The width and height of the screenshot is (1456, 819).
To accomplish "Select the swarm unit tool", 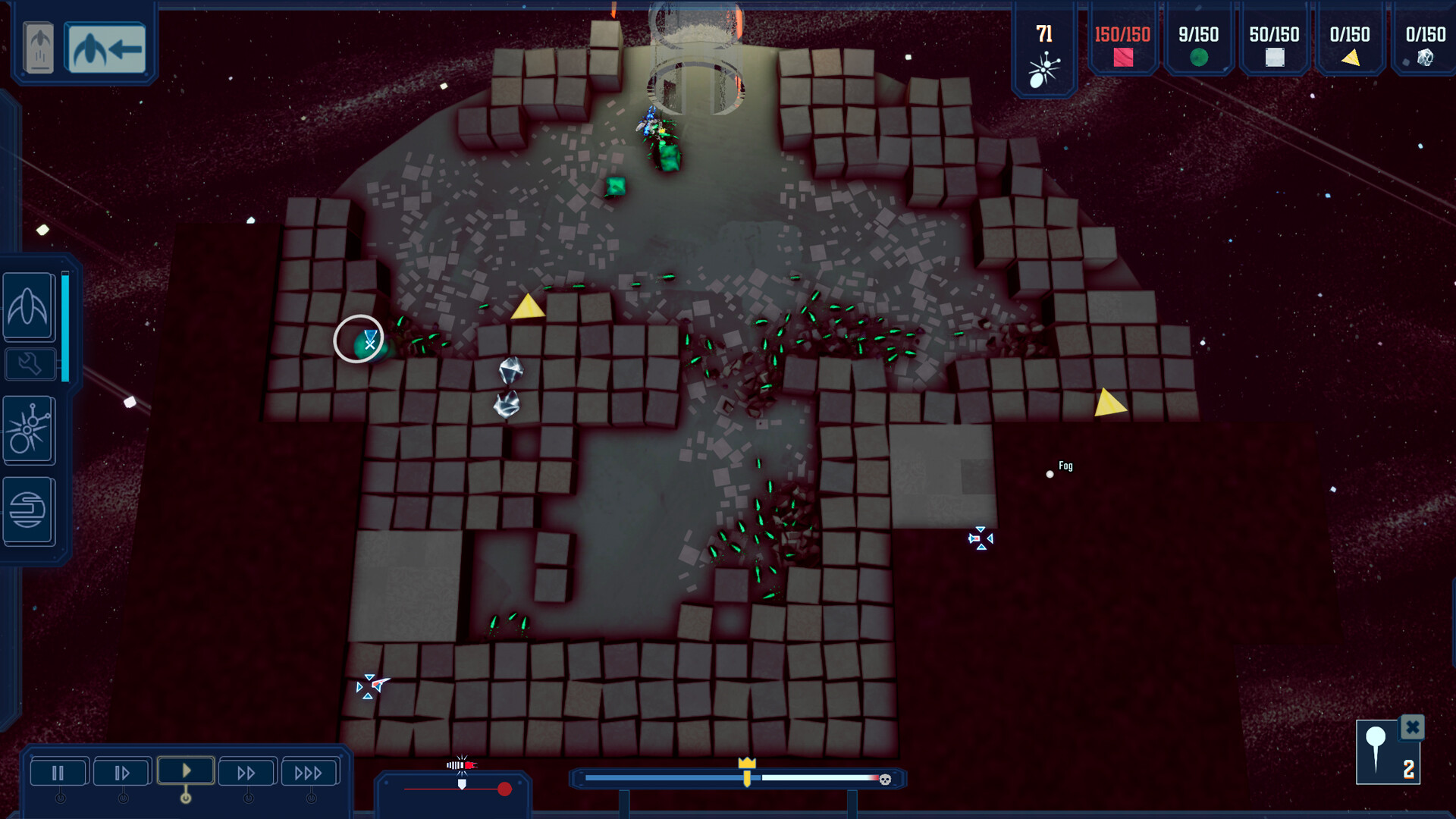I will coord(29,430).
